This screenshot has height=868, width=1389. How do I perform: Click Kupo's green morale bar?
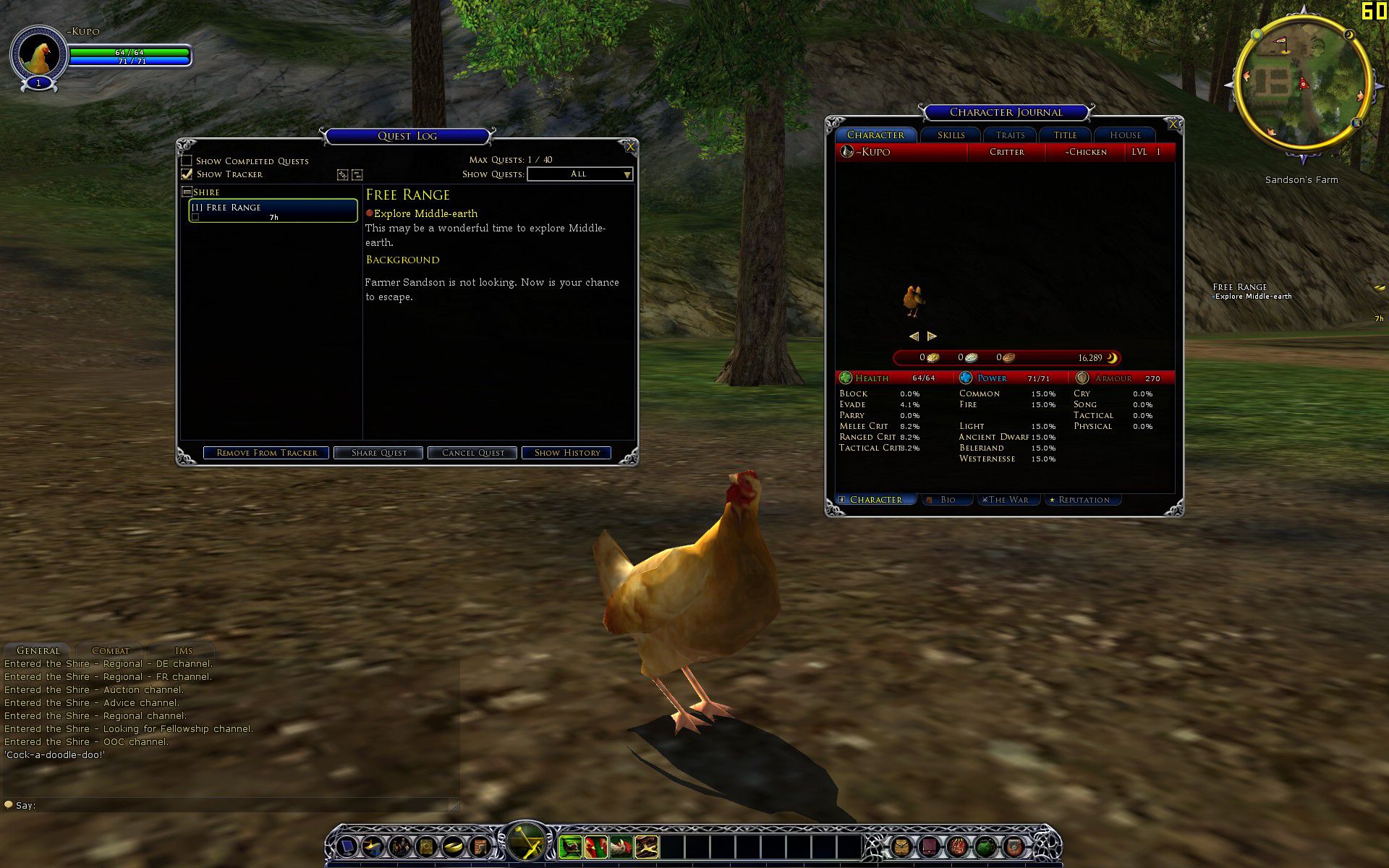(130, 52)
